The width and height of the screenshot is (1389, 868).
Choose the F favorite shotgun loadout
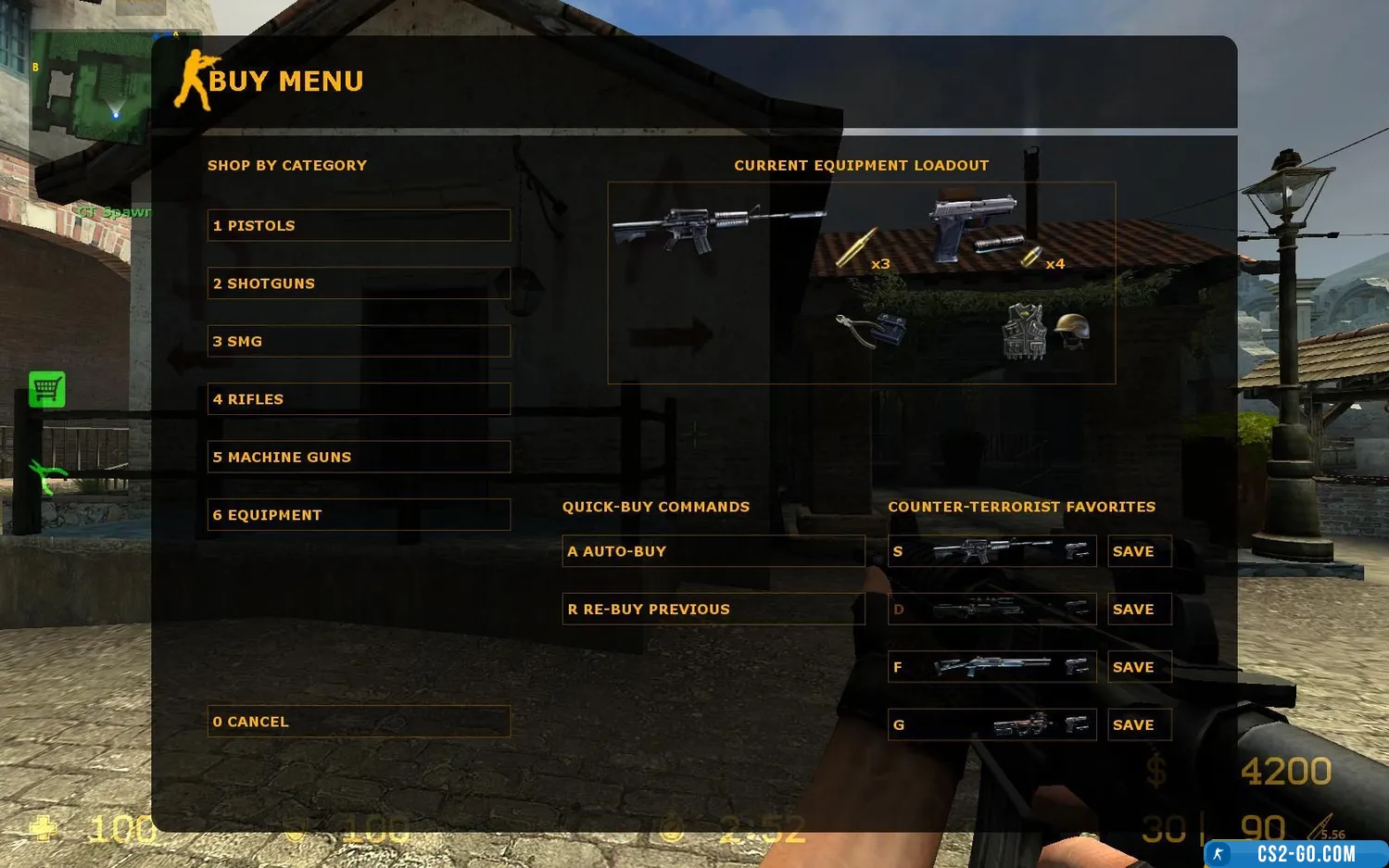[991, 667]
